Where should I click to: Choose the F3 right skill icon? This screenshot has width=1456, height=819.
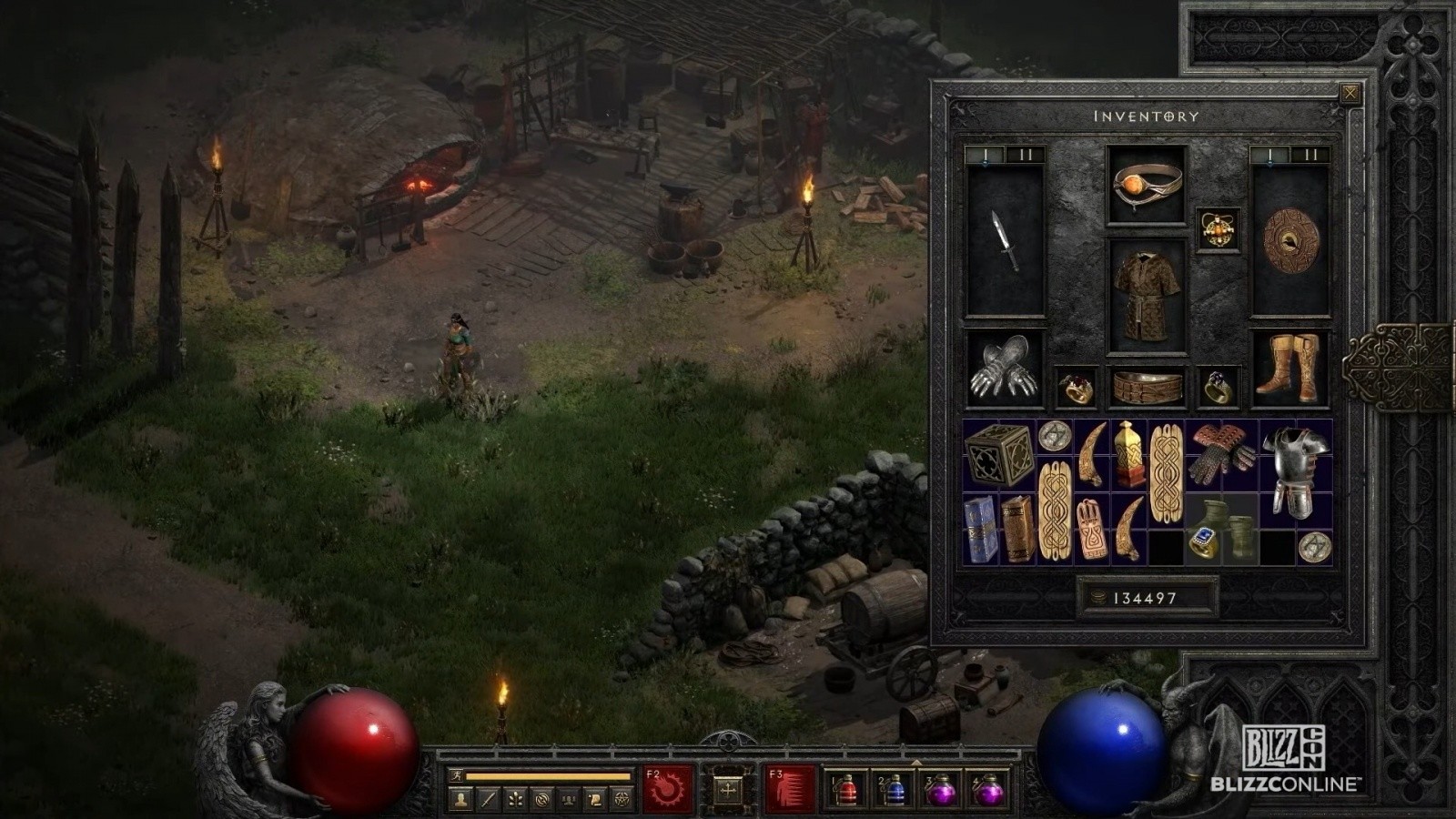790,789
